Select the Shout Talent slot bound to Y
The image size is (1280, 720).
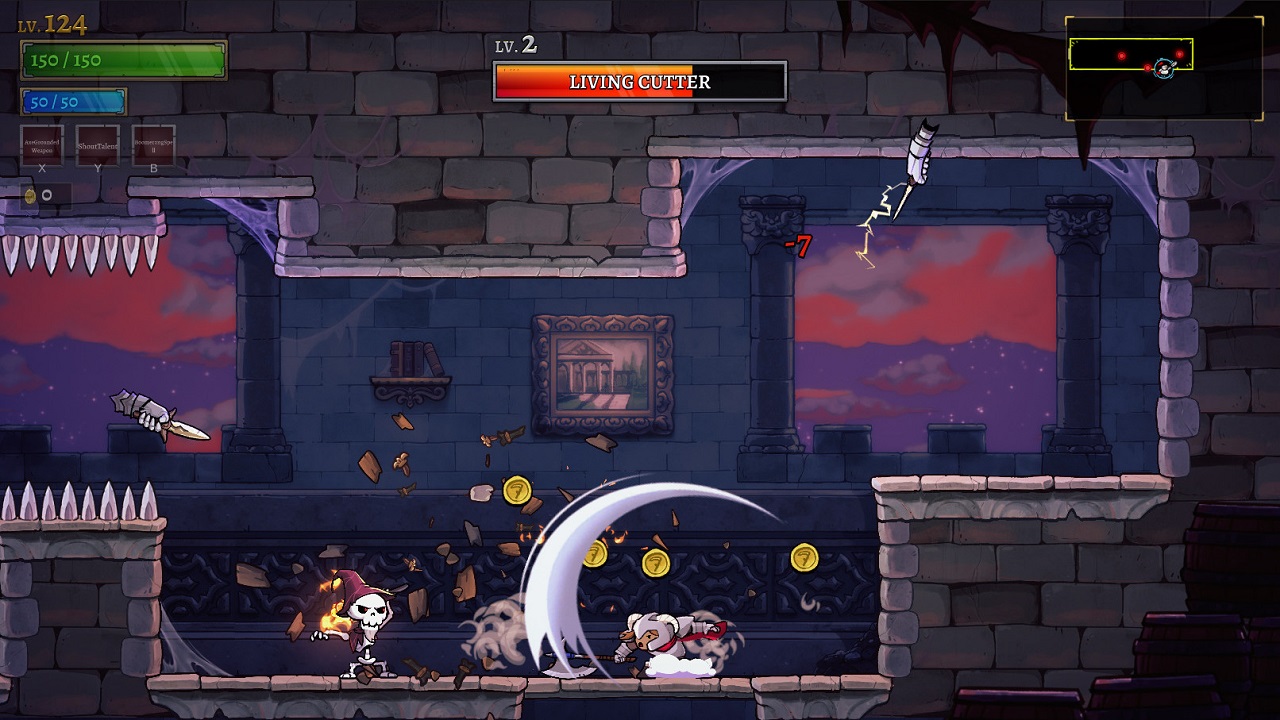coord(98,147)
